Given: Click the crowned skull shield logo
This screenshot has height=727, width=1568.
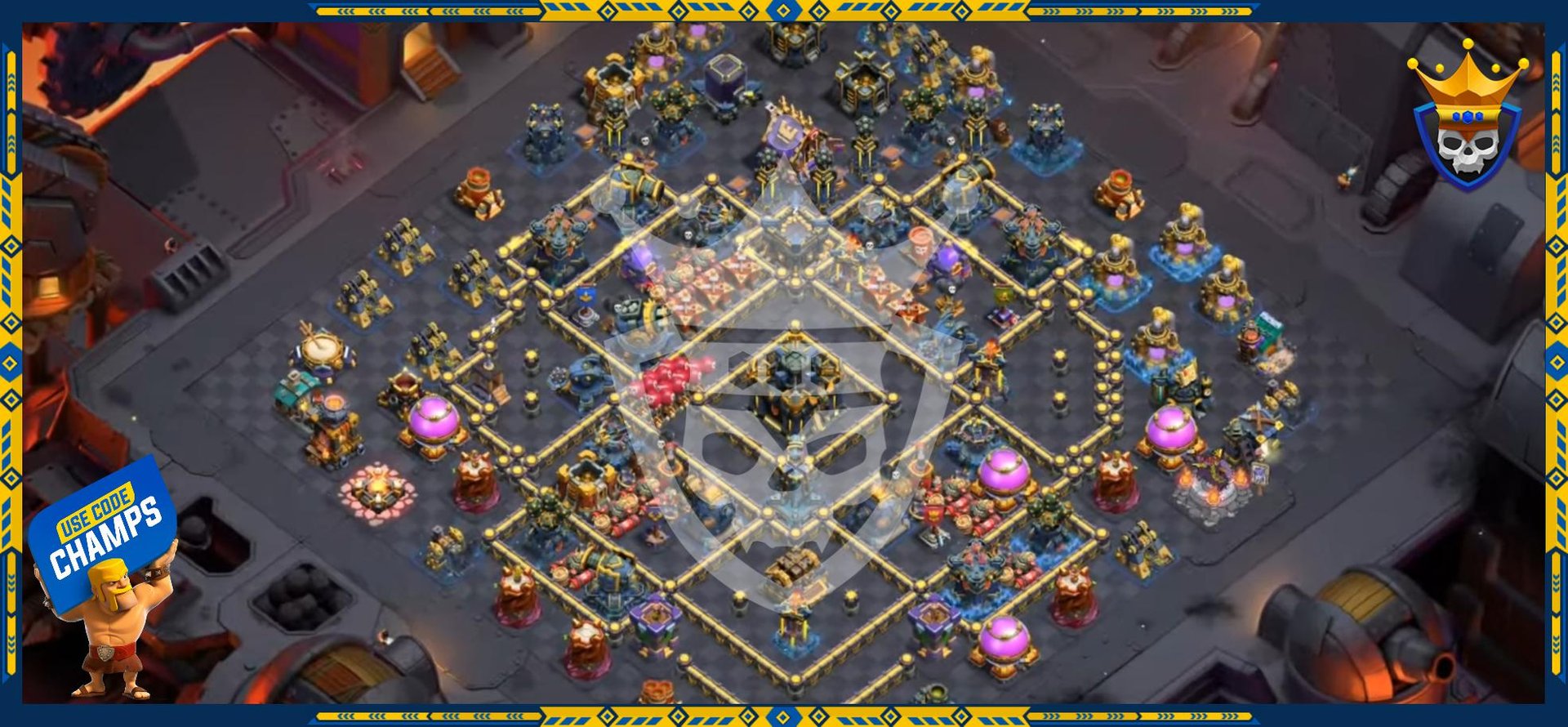Looking at the screenshot, I should pos(1468,117).
